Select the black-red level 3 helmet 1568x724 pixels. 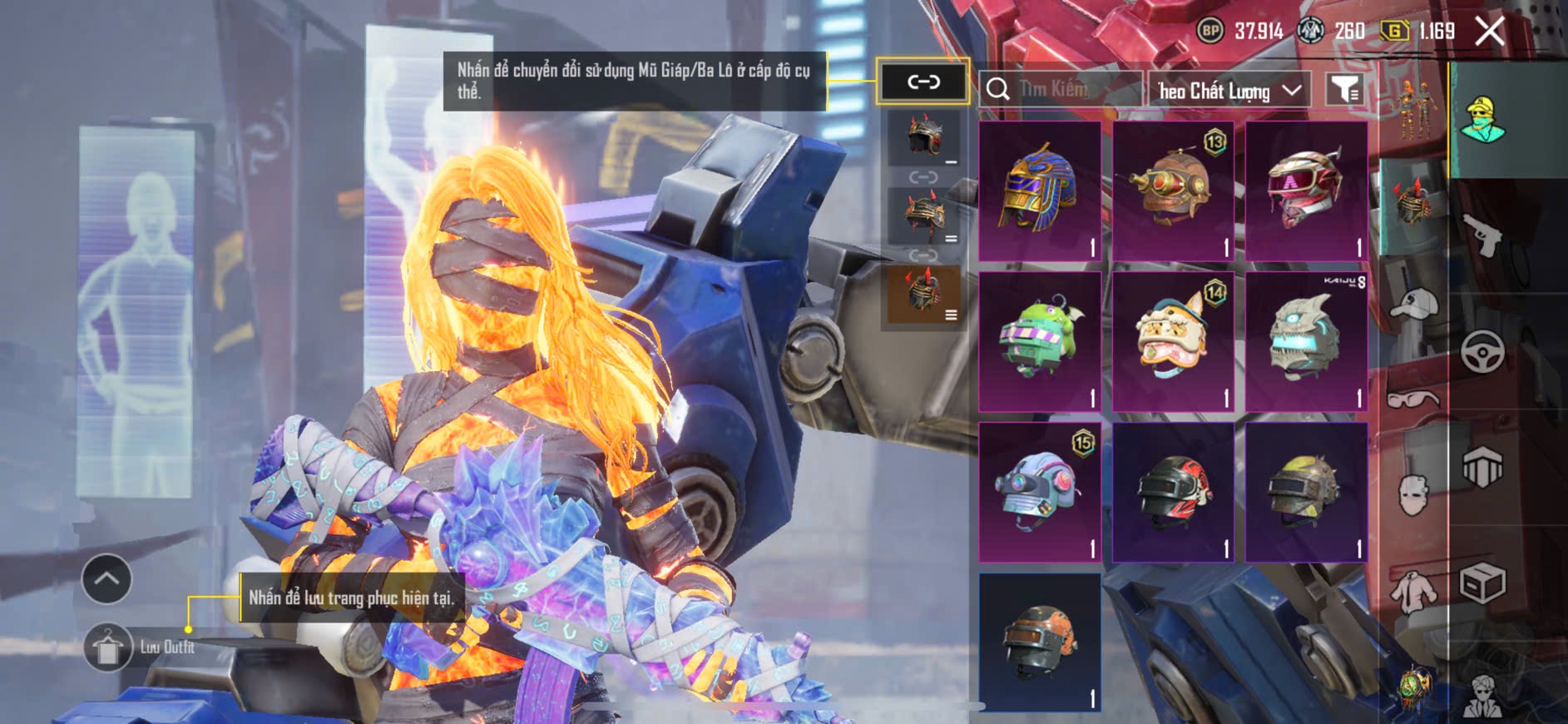(x=1173, y=491)
